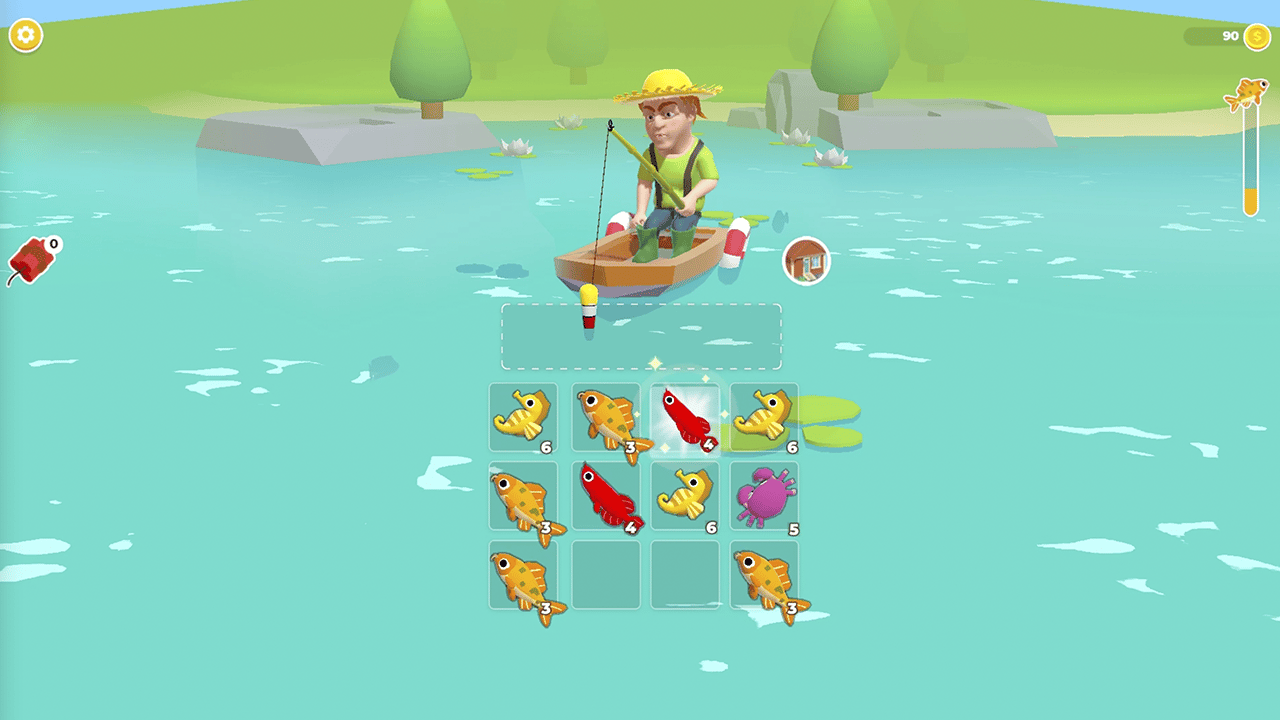
Task: Select the fish tile beside the glowing shrimp
Action: pyautogui.click(x=604, y=417)
